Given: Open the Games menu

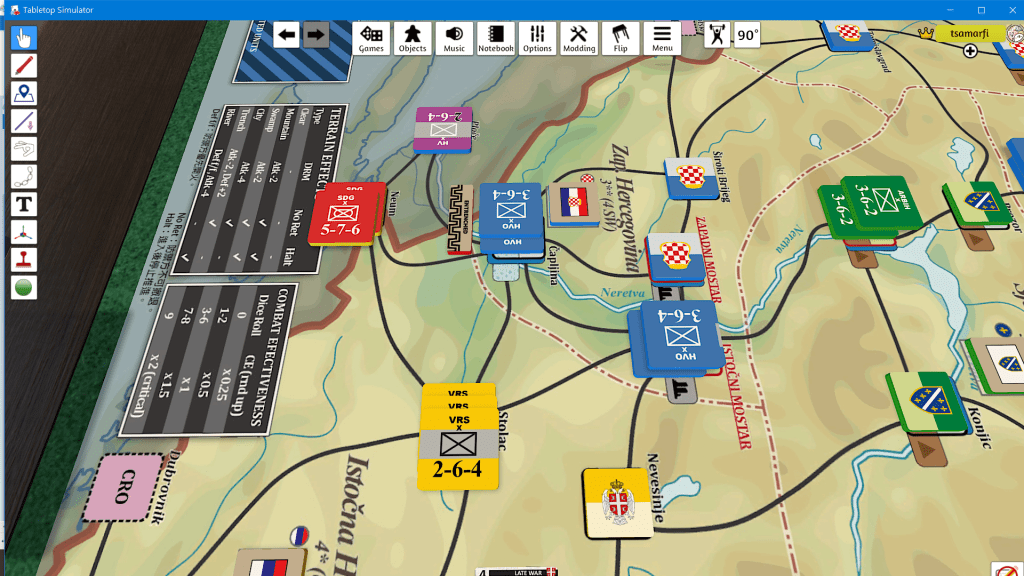Looking at the screenshot, I should point(371,38).
